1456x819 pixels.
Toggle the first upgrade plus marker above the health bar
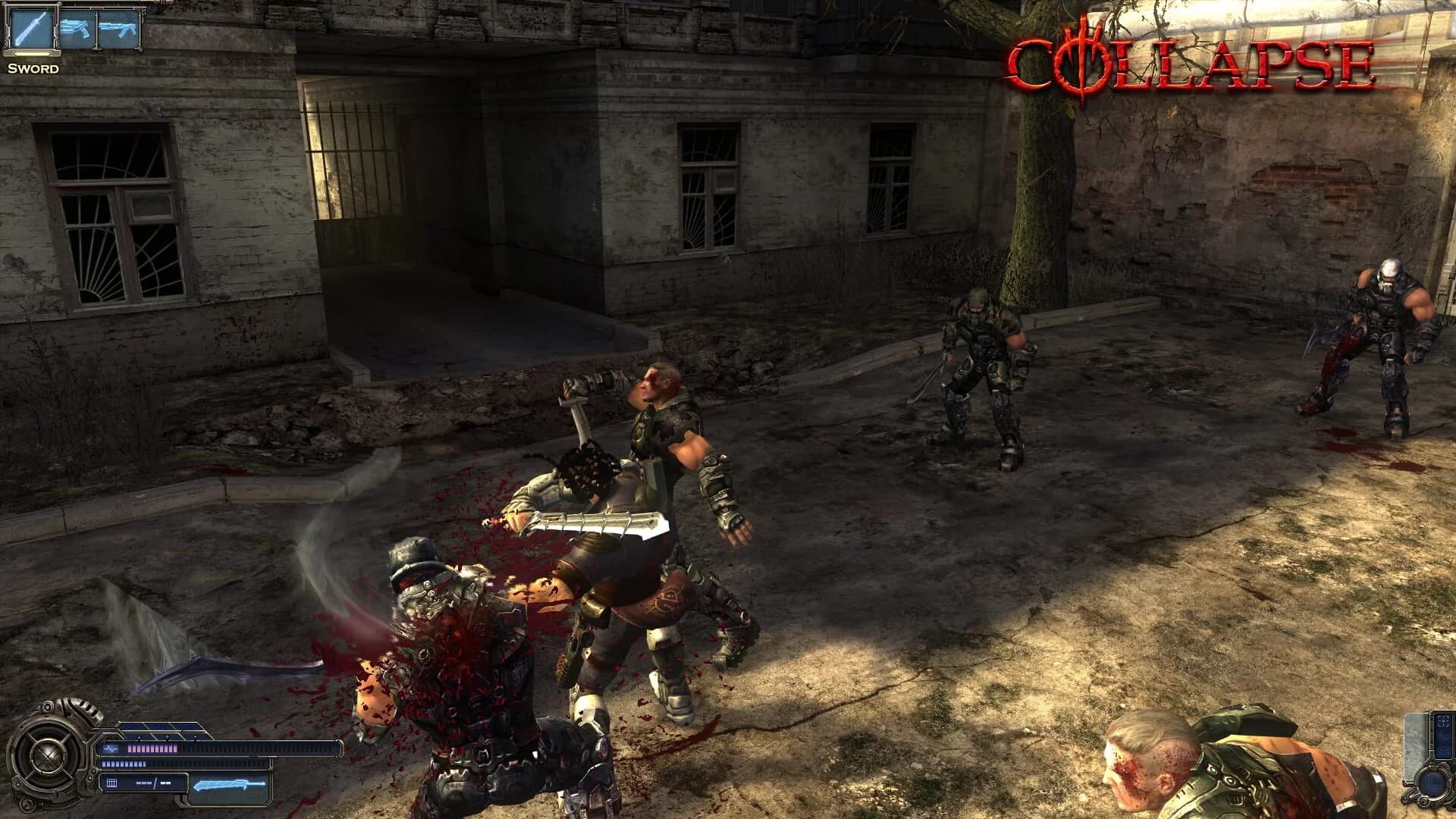click(x=140, y=737)
